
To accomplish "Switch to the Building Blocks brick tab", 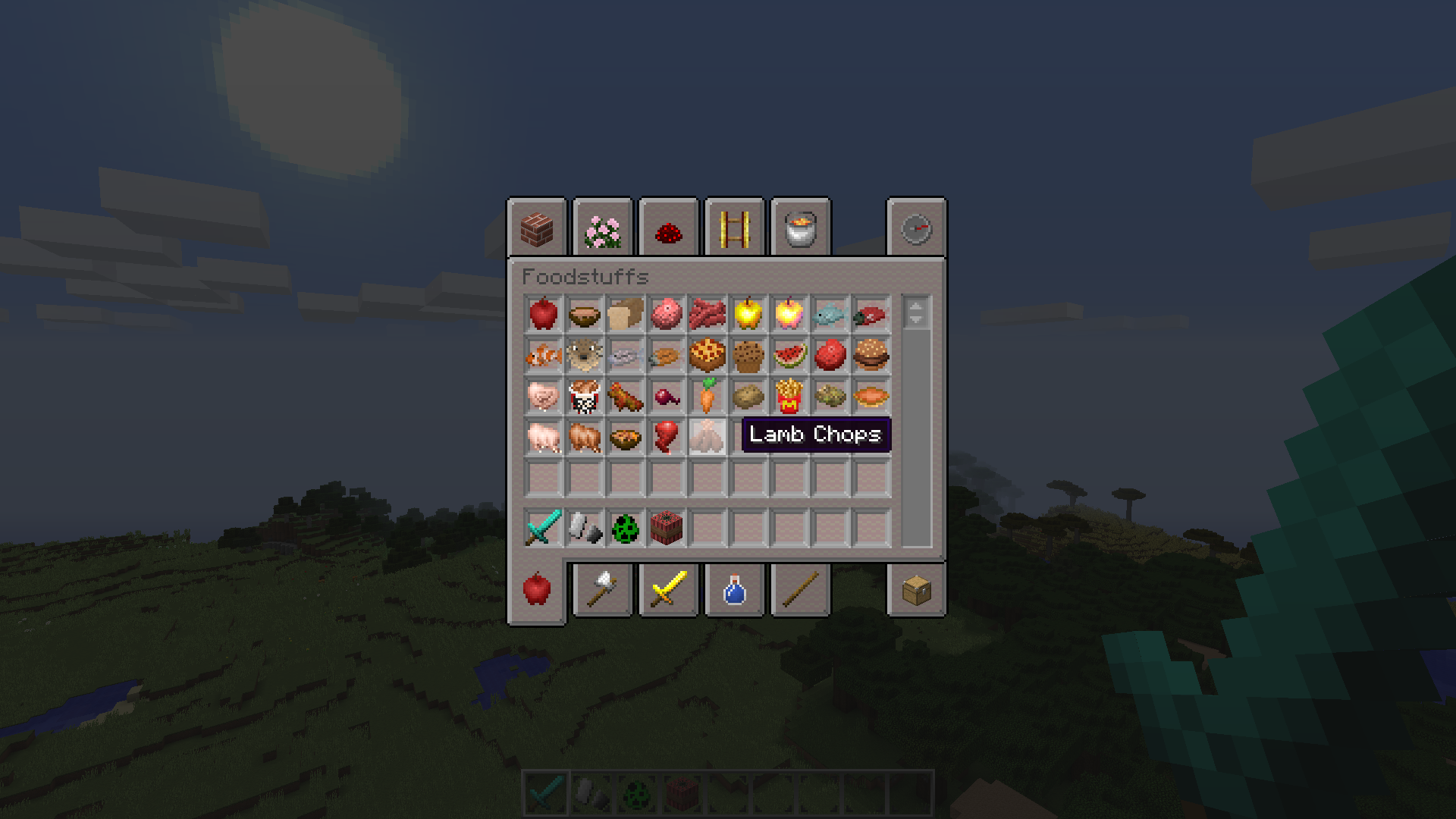I will [538, 230].
